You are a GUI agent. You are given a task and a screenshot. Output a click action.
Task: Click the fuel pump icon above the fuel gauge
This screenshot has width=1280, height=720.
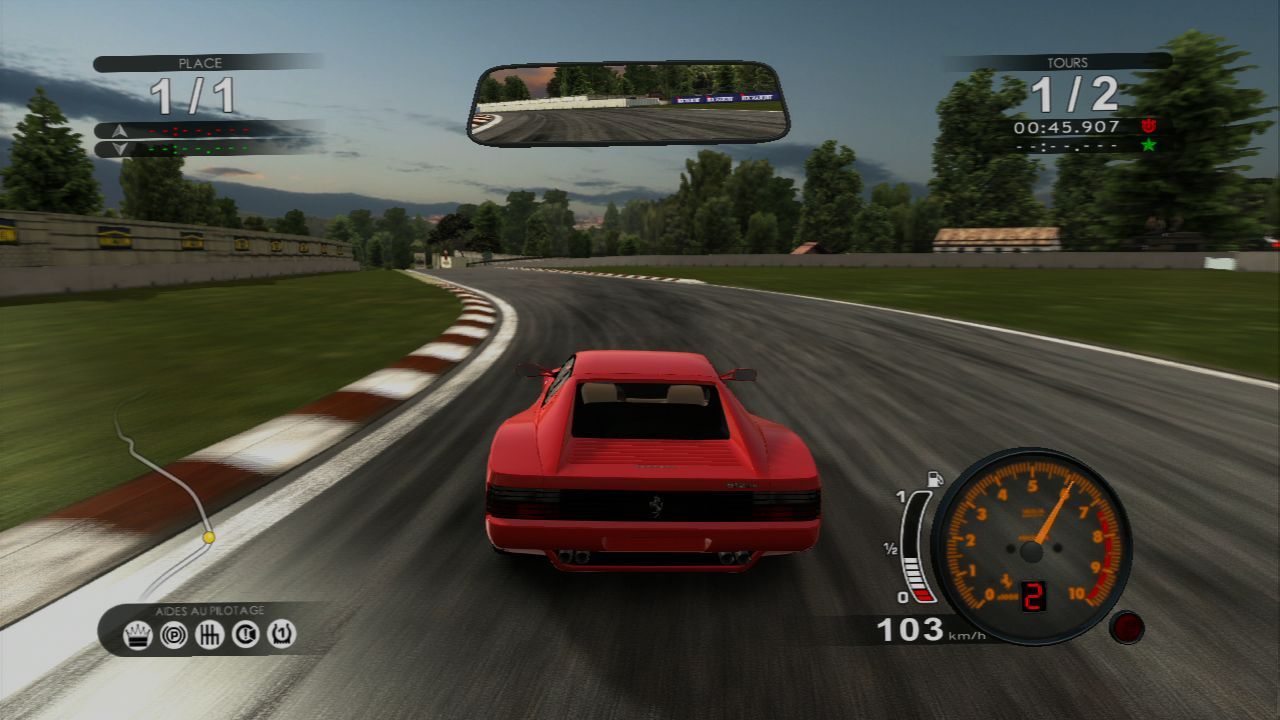pyautogui.click(x=936, y=477)
